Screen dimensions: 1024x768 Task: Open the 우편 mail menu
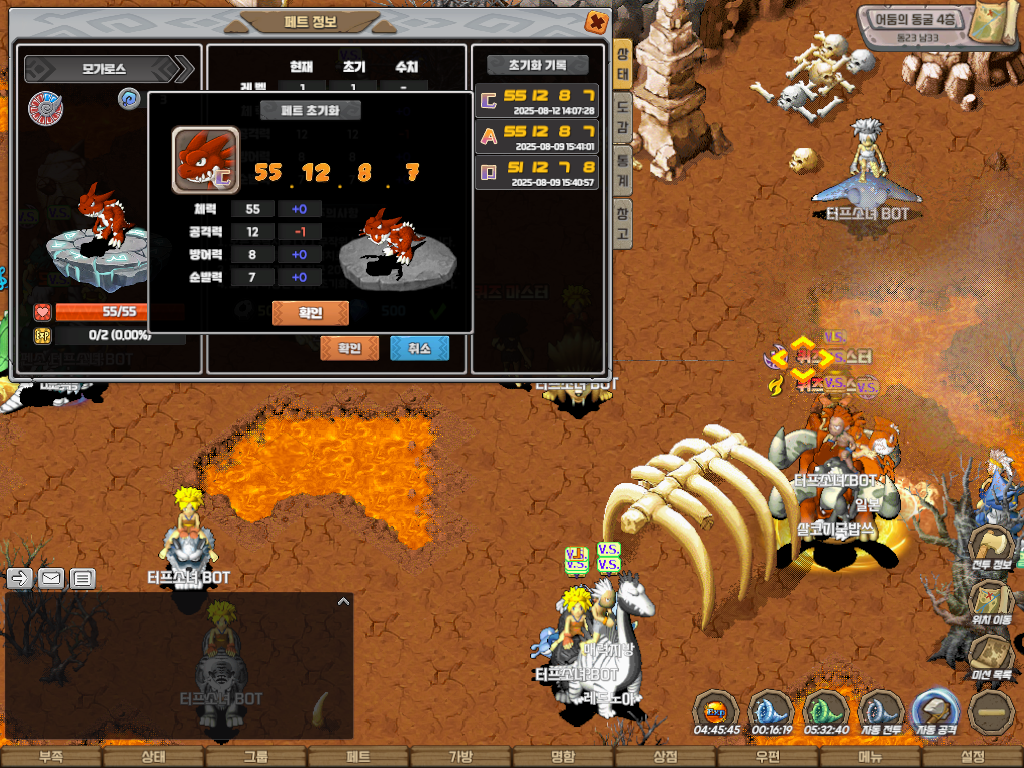pyautogui.click(x=767, y=757)
